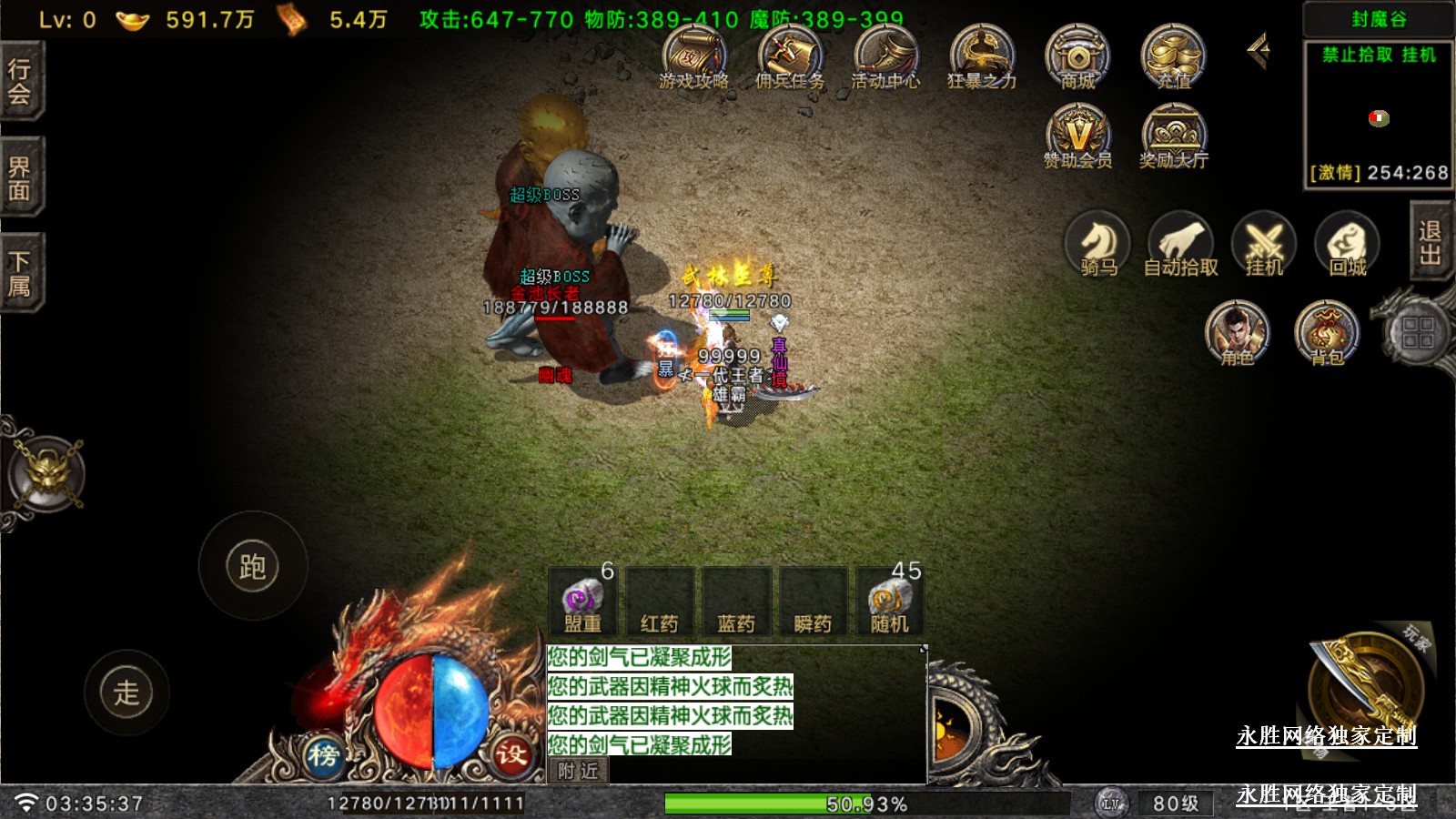The image size is (1456, 819).
Task: Open the 附近 nearby chat tab
Action: (x=579, y=771)
